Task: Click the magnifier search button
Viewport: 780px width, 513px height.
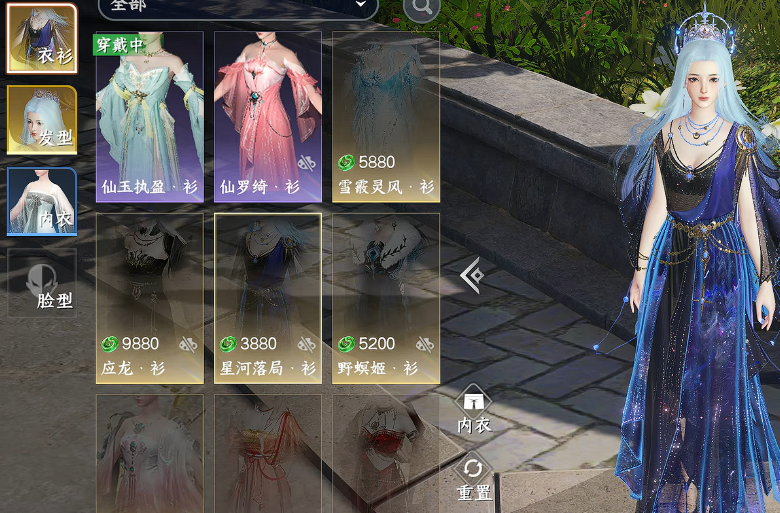Action: pyautogui.click(x=421, y=7)
